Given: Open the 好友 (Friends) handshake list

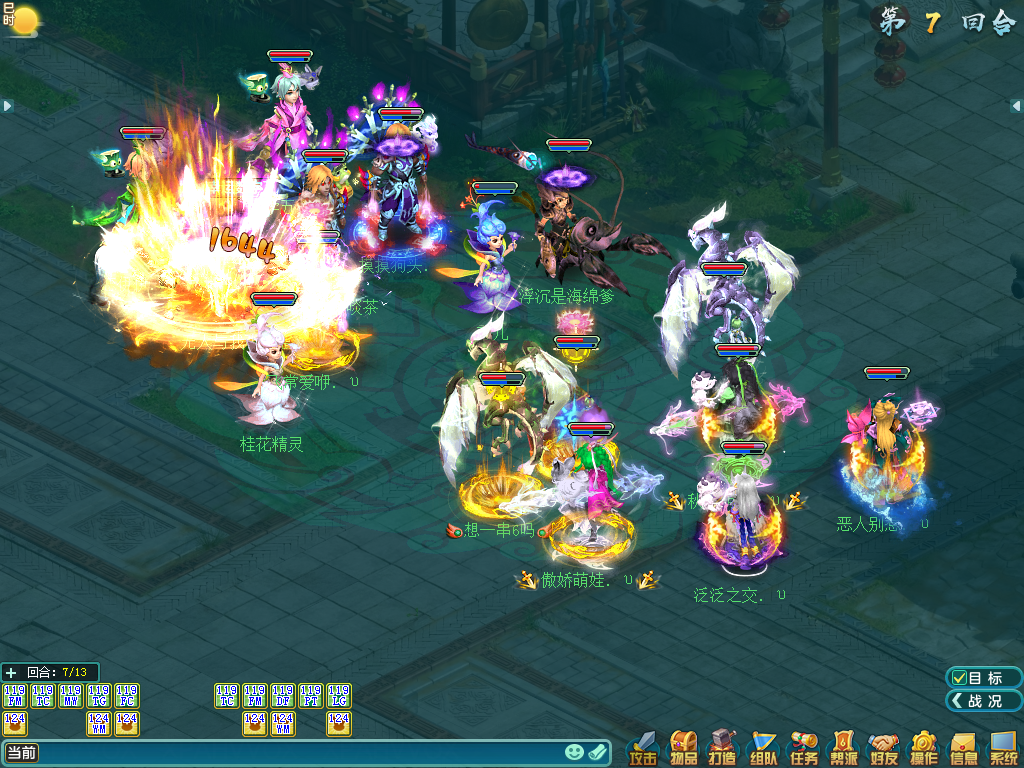Looking at the screenshot, I should coord(884,748).
